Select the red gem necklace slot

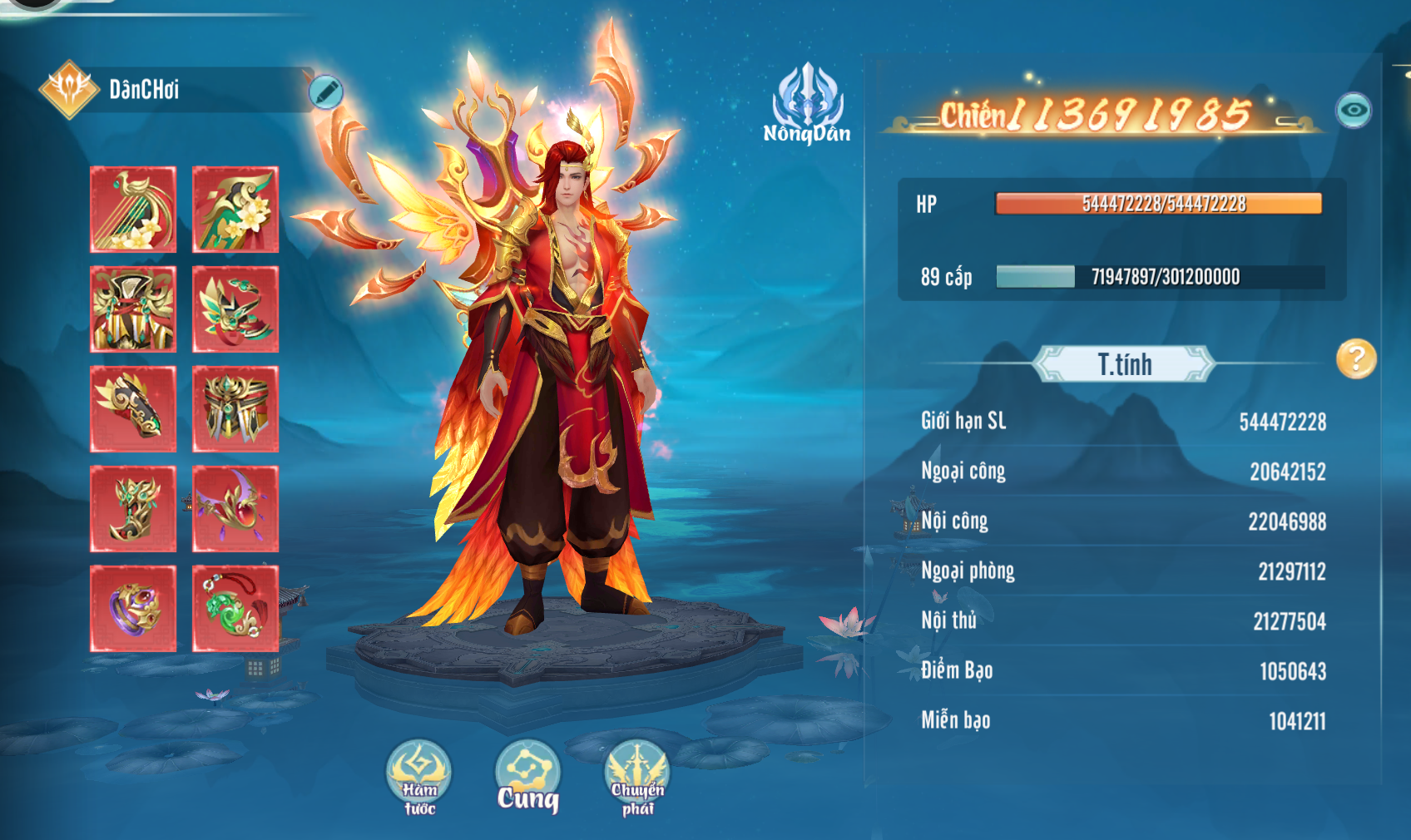point(235,509)
